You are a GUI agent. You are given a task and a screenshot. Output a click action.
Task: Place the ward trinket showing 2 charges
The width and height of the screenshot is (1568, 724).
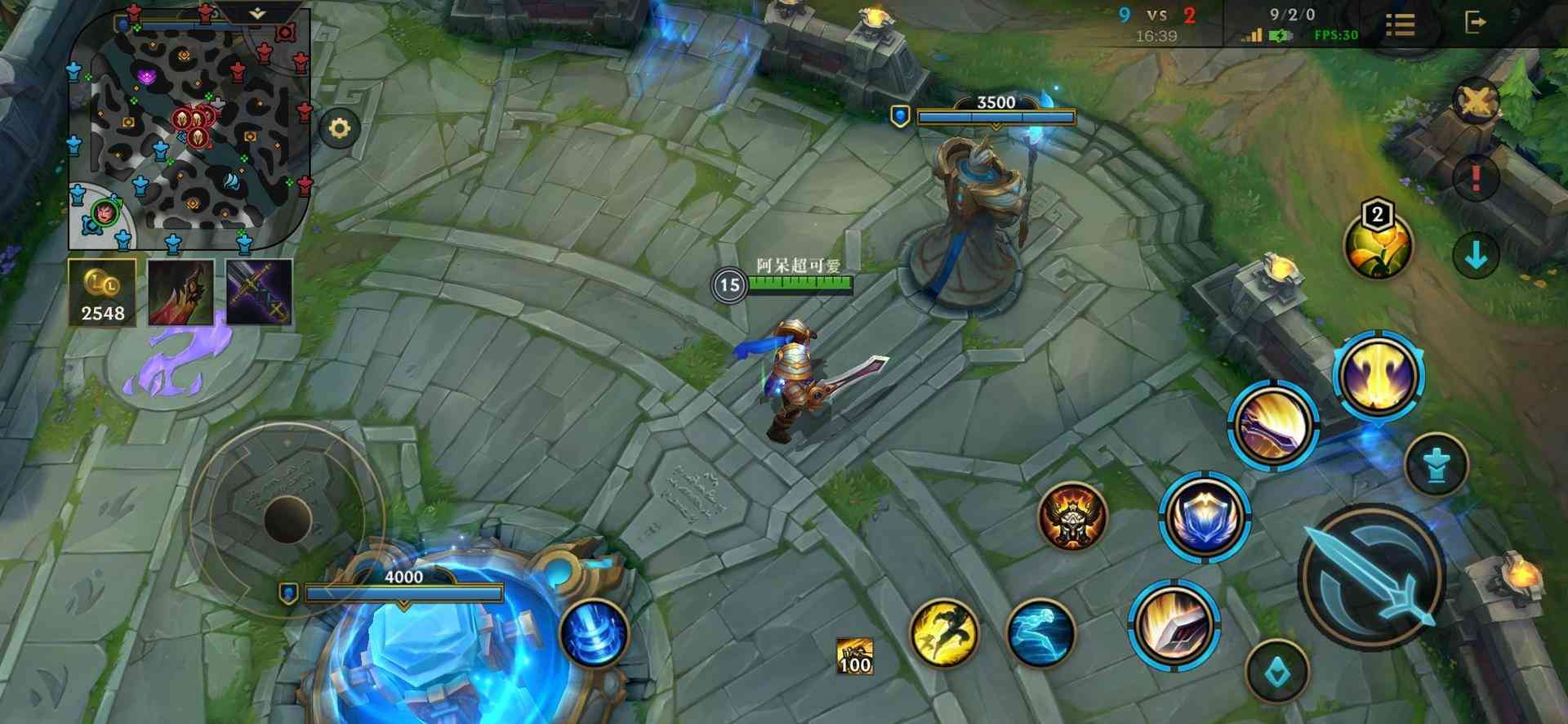click(1379, 244)
